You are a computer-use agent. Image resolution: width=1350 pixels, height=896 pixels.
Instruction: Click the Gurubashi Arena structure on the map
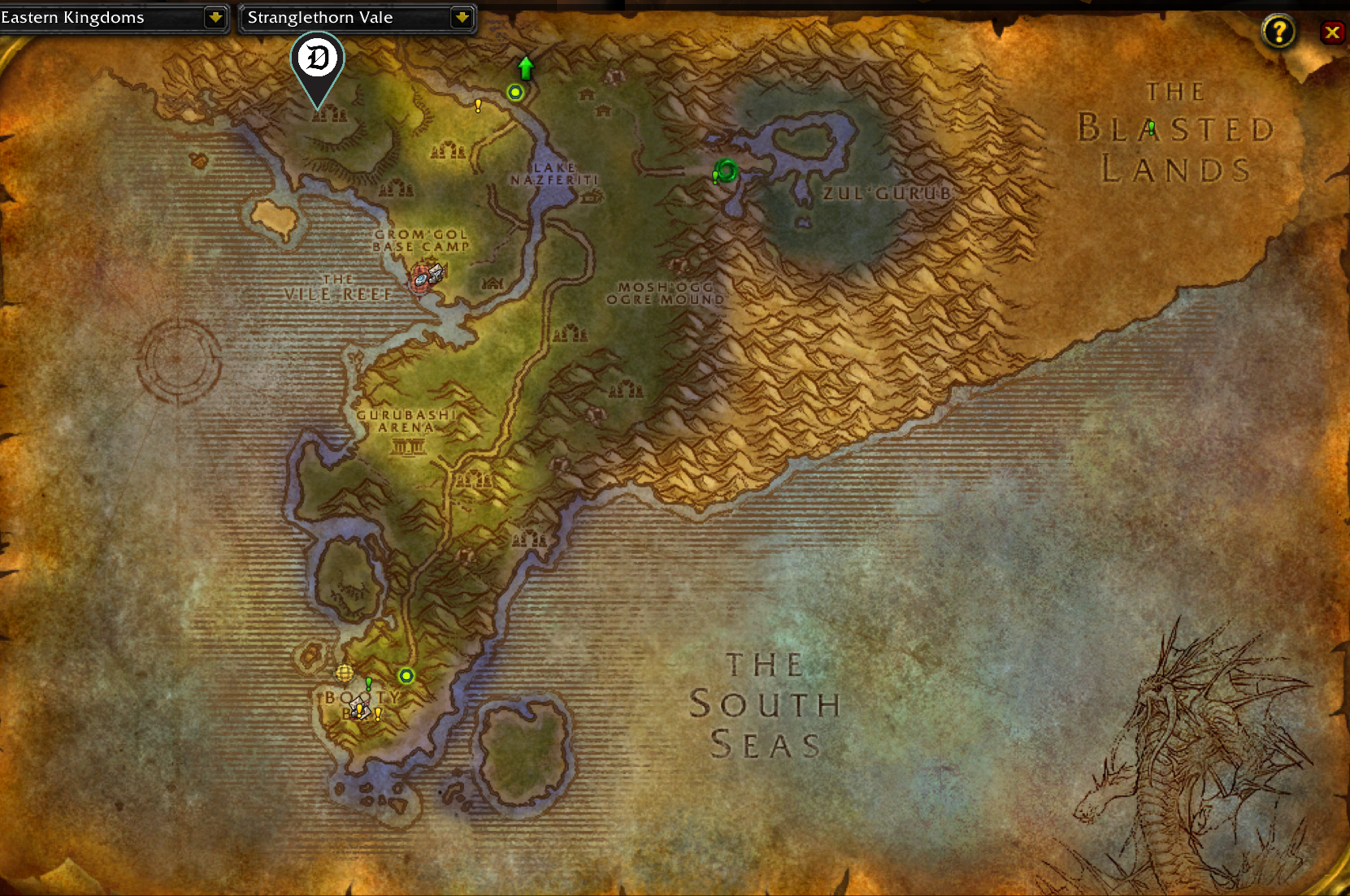click(407, 447)
